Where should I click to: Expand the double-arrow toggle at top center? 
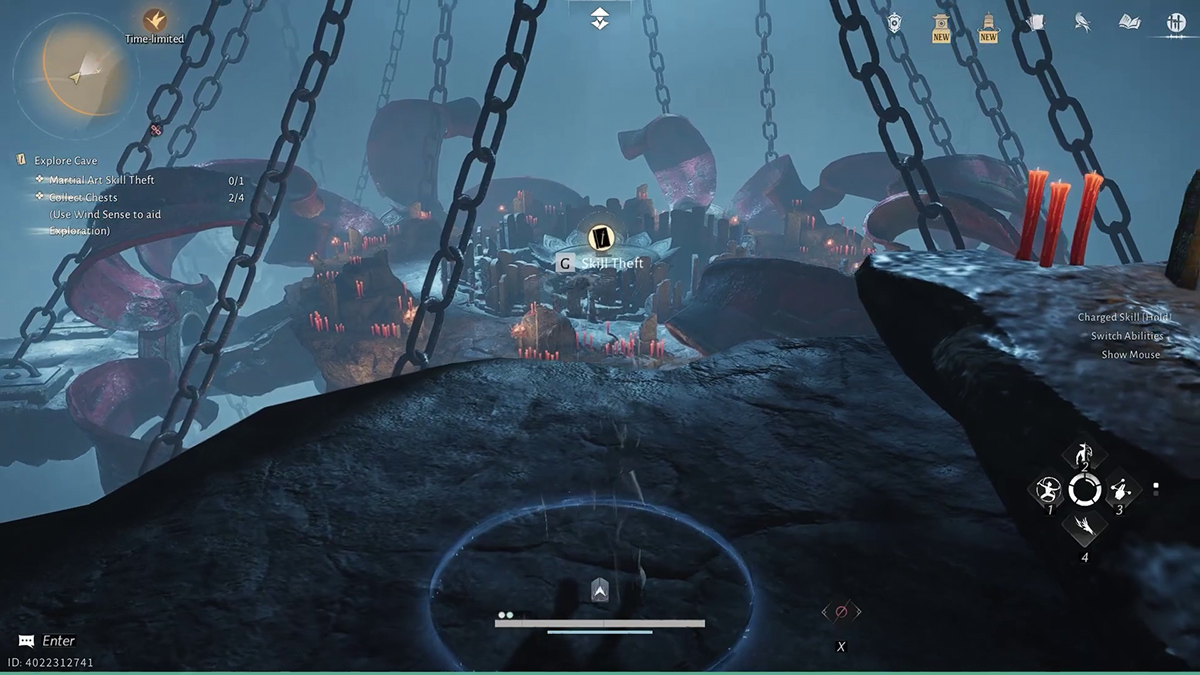tap(599, 18)
